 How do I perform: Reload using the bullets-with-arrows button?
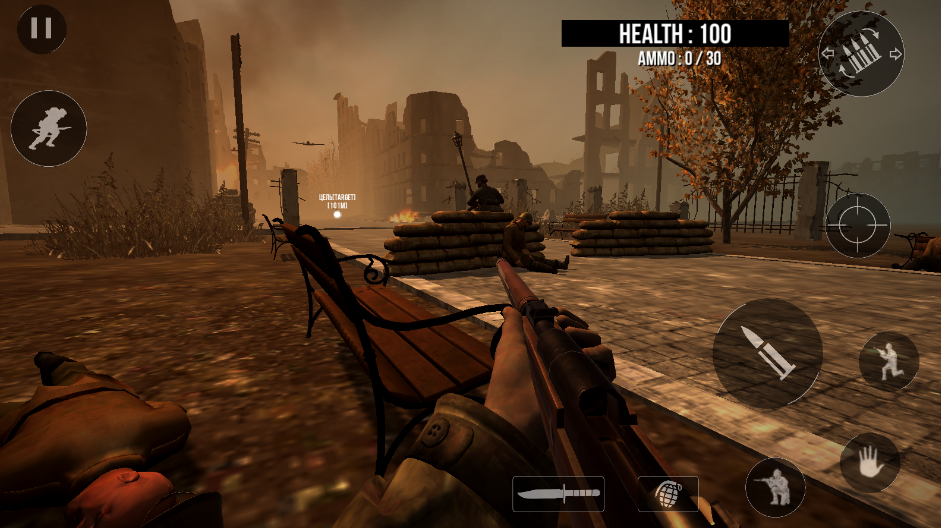[x=860, y=53]
